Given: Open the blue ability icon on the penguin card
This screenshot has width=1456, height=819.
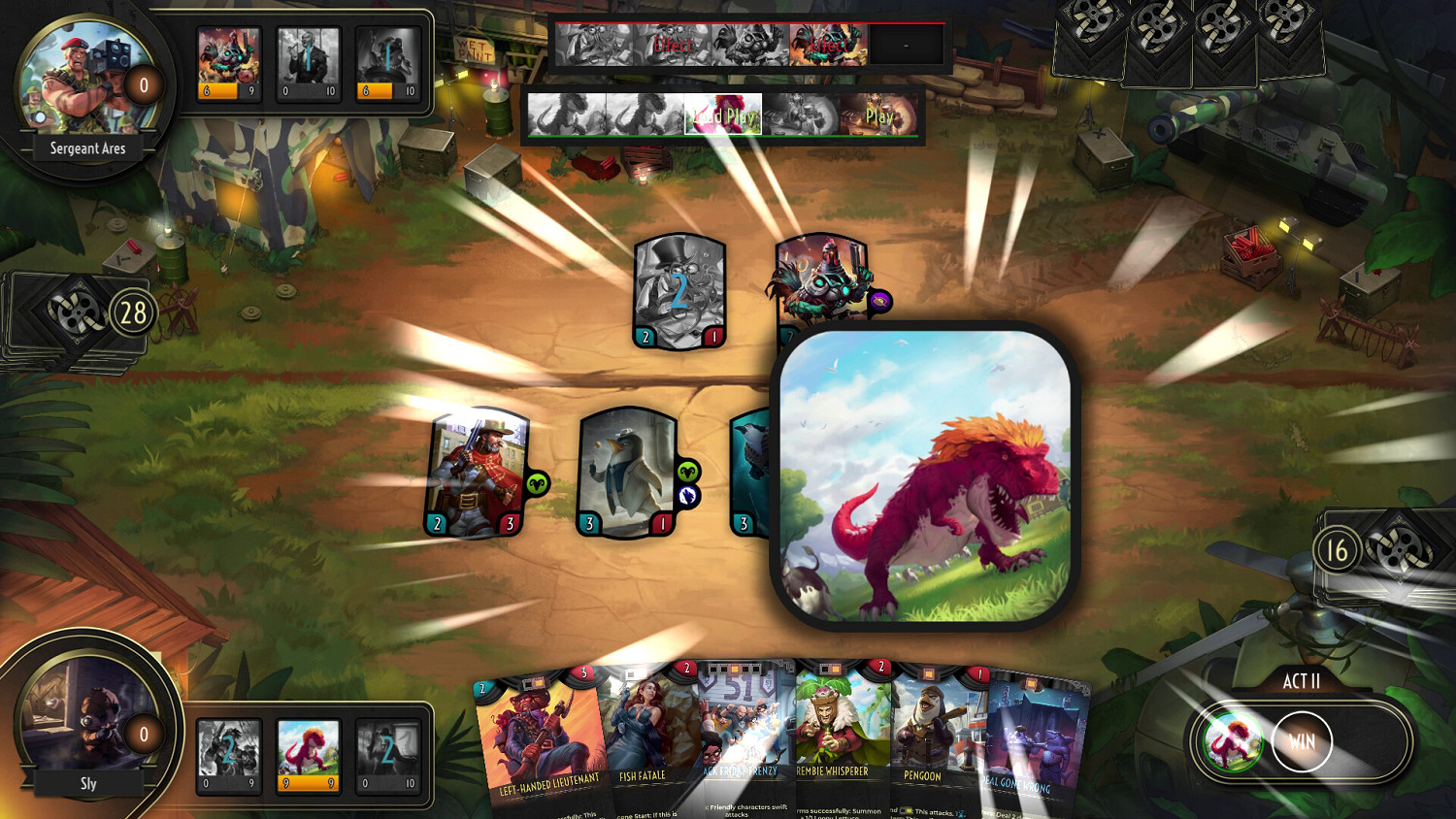Looking at the screenshot, I should click(689, 494).
